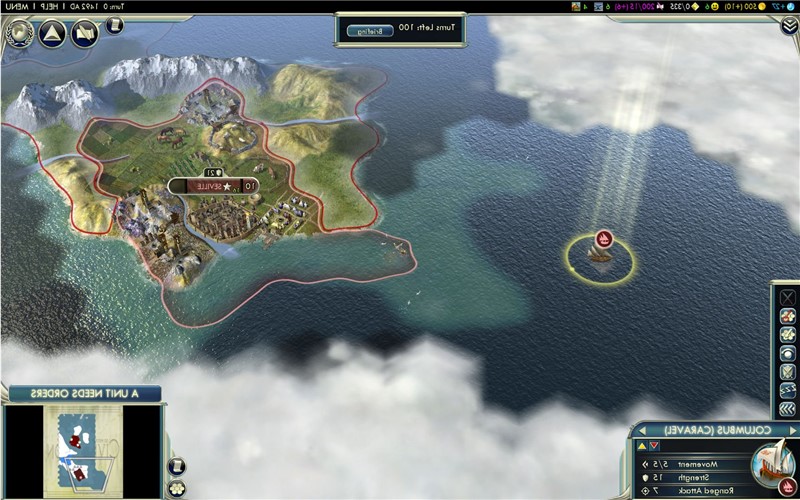The height and width of the screenshot is (500, 800).
Task: Click the yellow up-arrow in unit panel
Action: point(641,446)
